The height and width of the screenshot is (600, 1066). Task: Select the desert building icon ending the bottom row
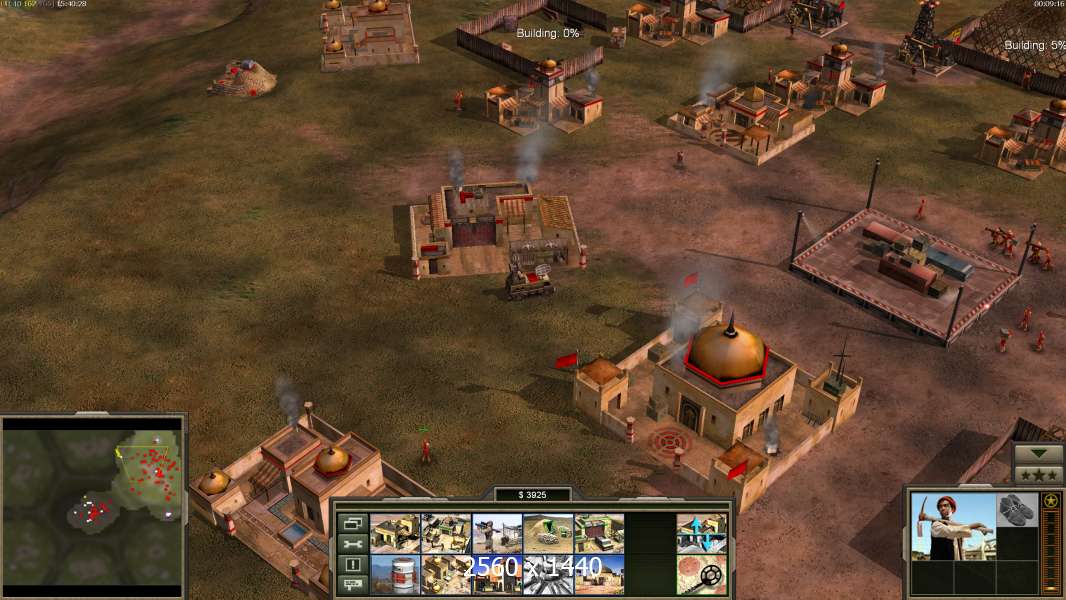click(x=599, y=574)
